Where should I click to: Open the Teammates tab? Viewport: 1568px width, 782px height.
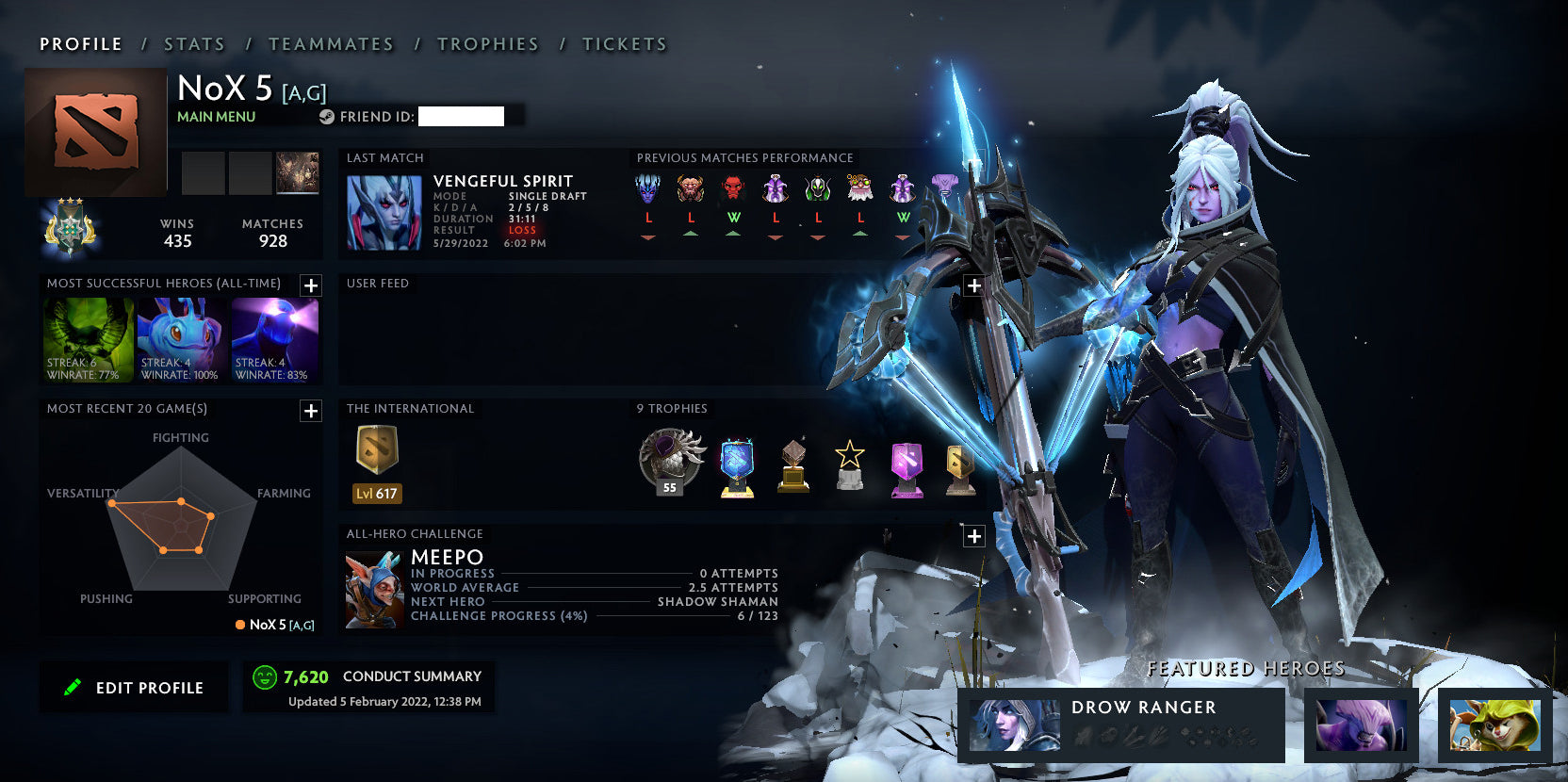331,44
